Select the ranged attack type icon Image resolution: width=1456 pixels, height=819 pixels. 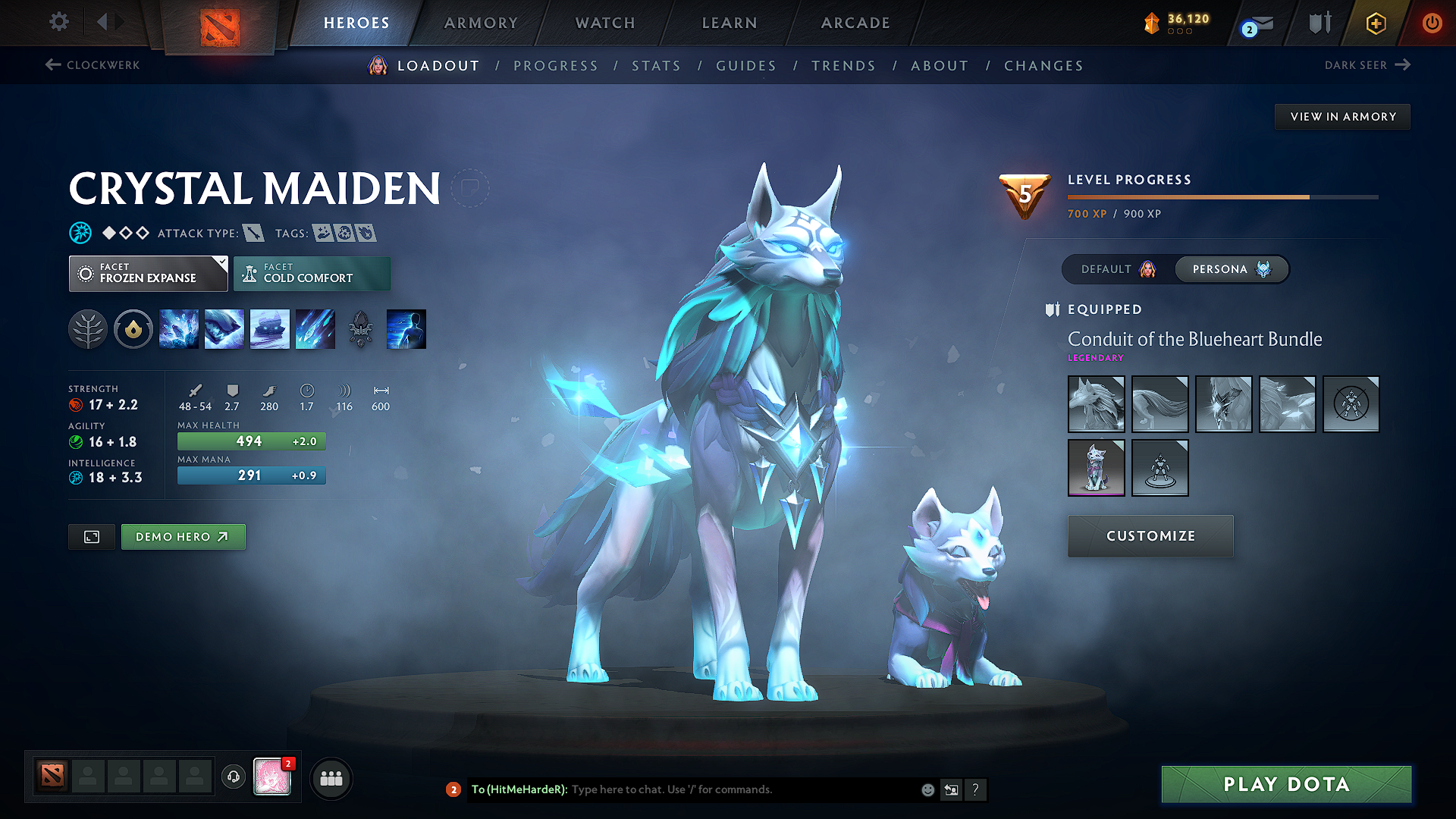point(255,233)
